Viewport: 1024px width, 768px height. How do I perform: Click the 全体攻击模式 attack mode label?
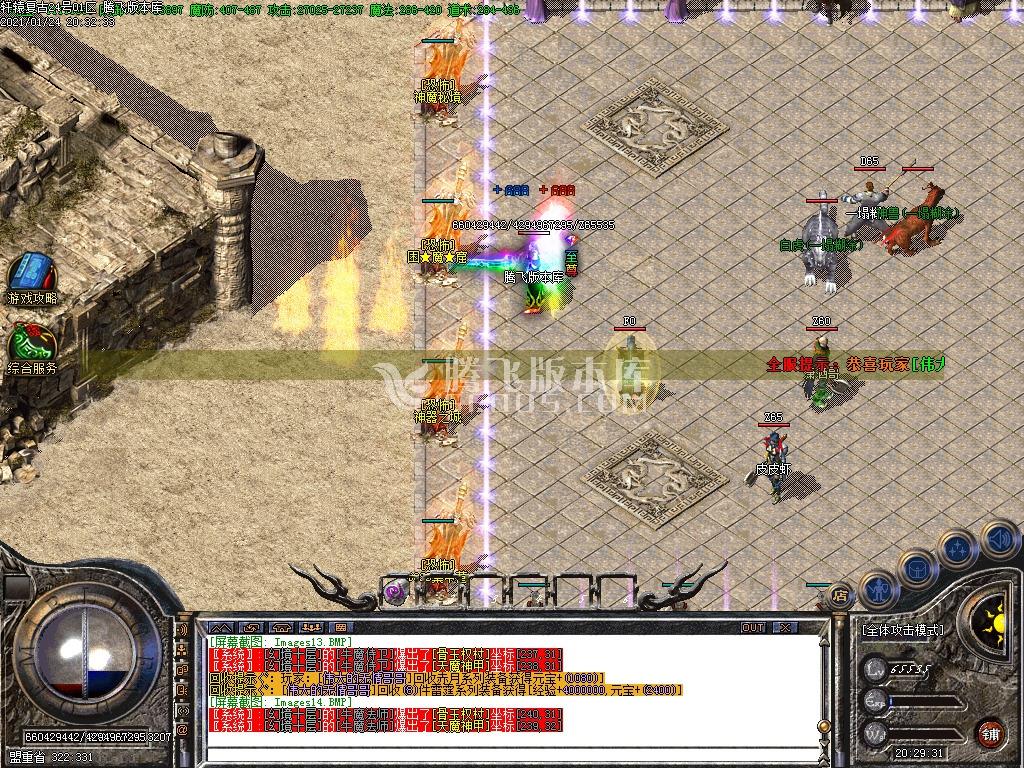coord(901,631)
